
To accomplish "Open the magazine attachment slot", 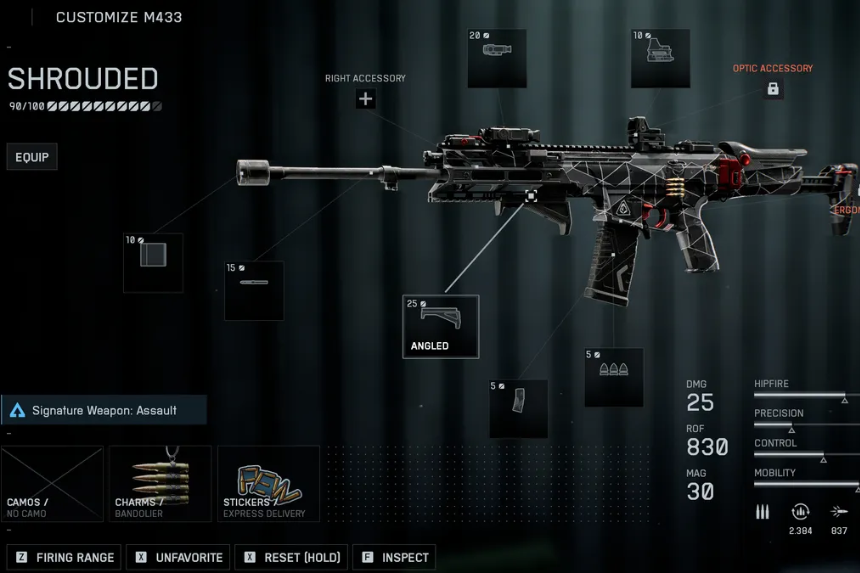I will pyautogui.click(x=518, y=408).
